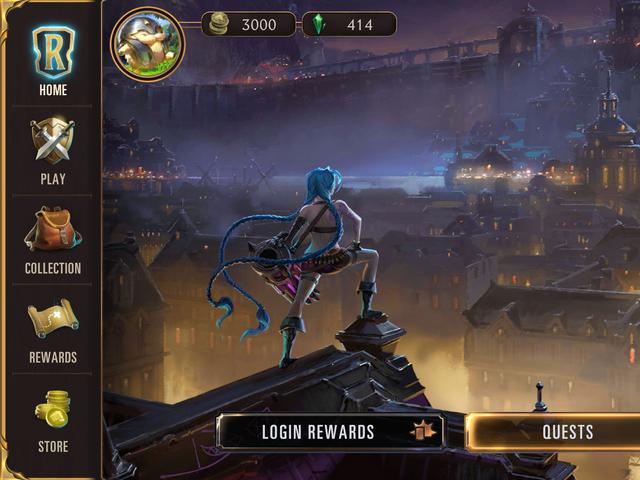Switch to the Rewards section
Screen dimensions: 640x480
pyautogui.click(x=52, y=328)
